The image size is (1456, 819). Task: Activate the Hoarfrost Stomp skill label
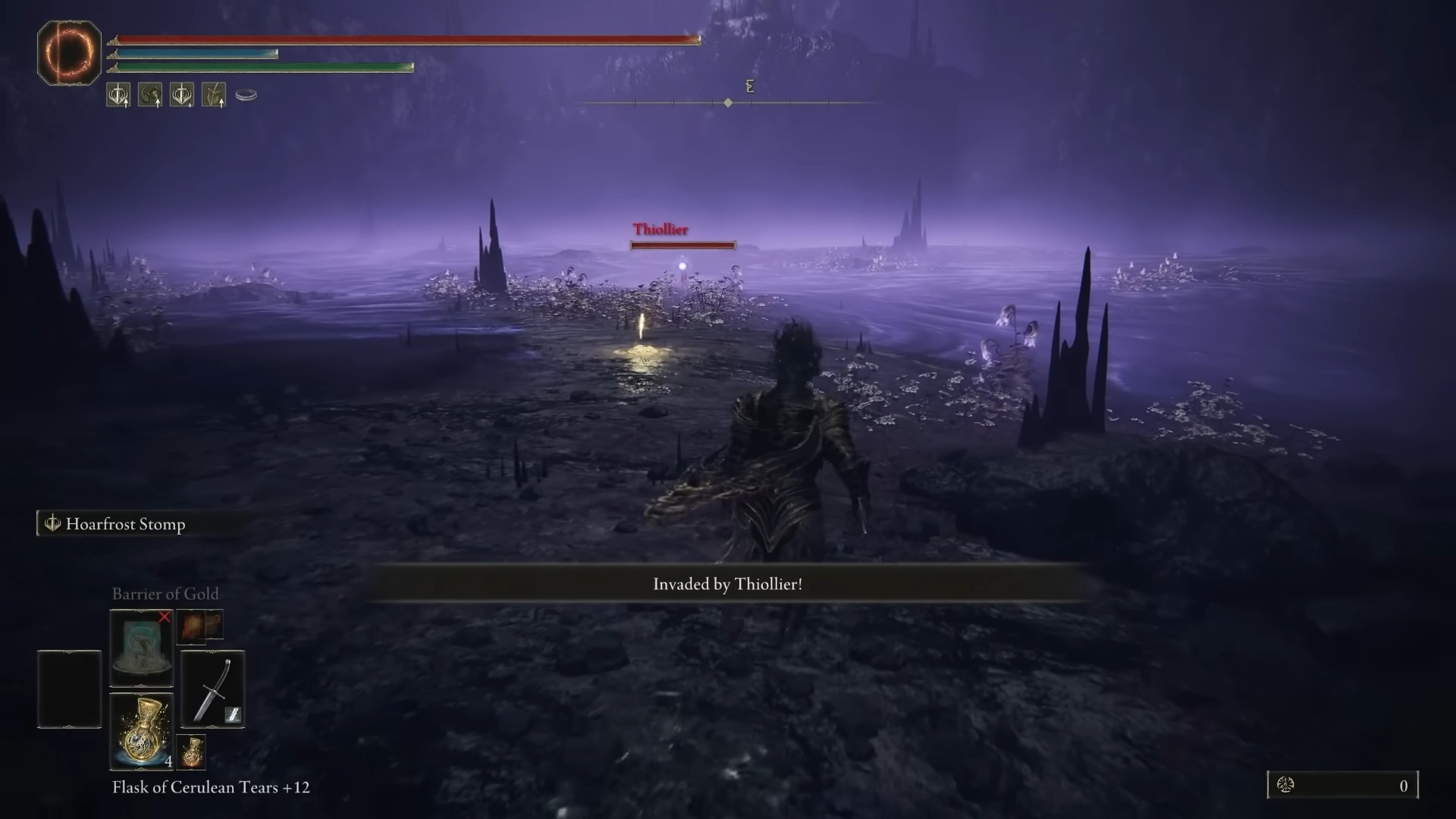(x=125, y=524)
